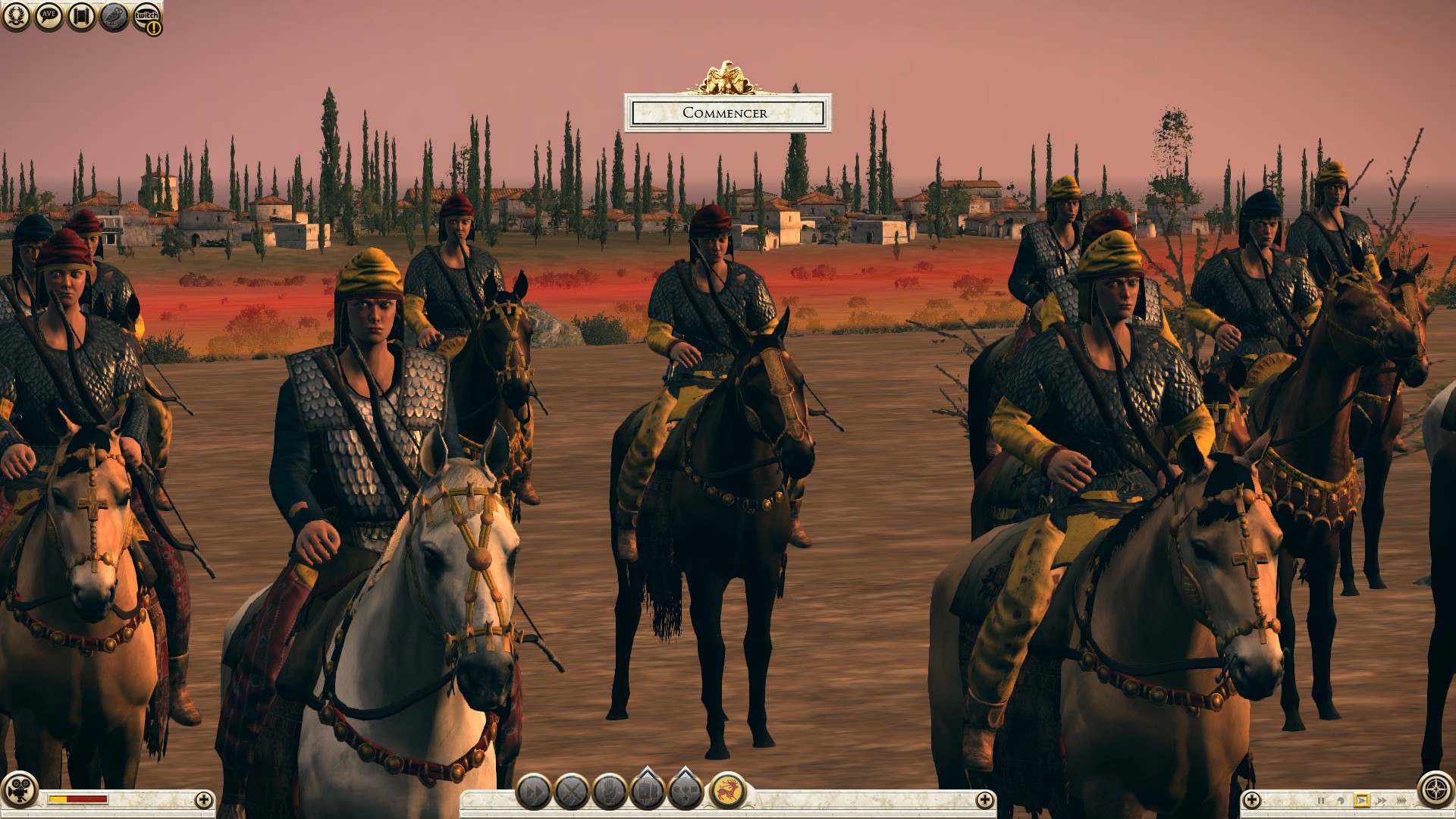The image size is (1456, 819).
Task: Select the red stag faction emblem
Action: pyautogui.click(x=727, y=791)
